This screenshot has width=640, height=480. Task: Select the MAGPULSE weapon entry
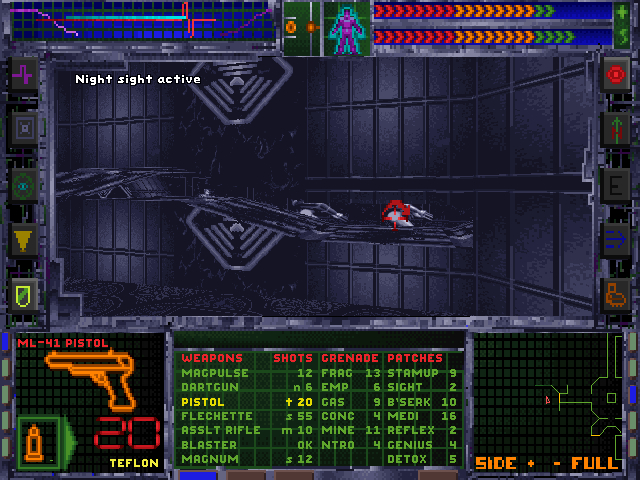(208, 373)
